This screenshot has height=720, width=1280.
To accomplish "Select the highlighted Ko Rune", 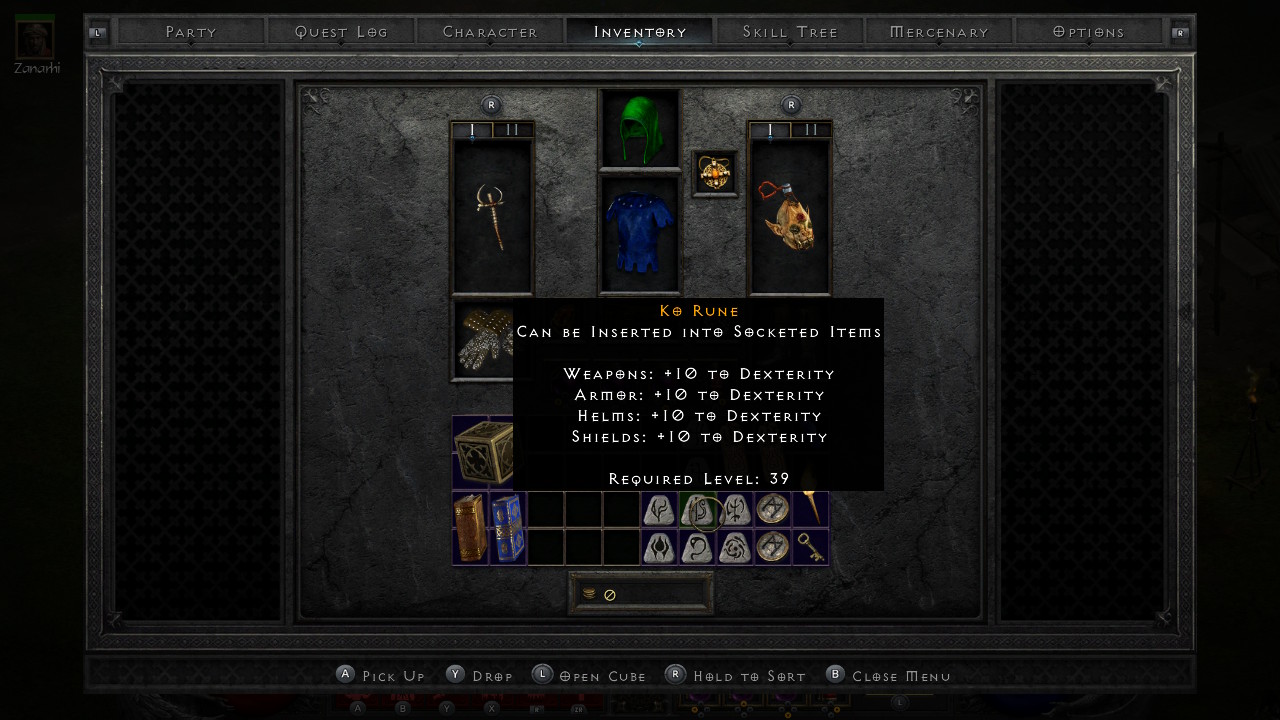I will (699, 510).
